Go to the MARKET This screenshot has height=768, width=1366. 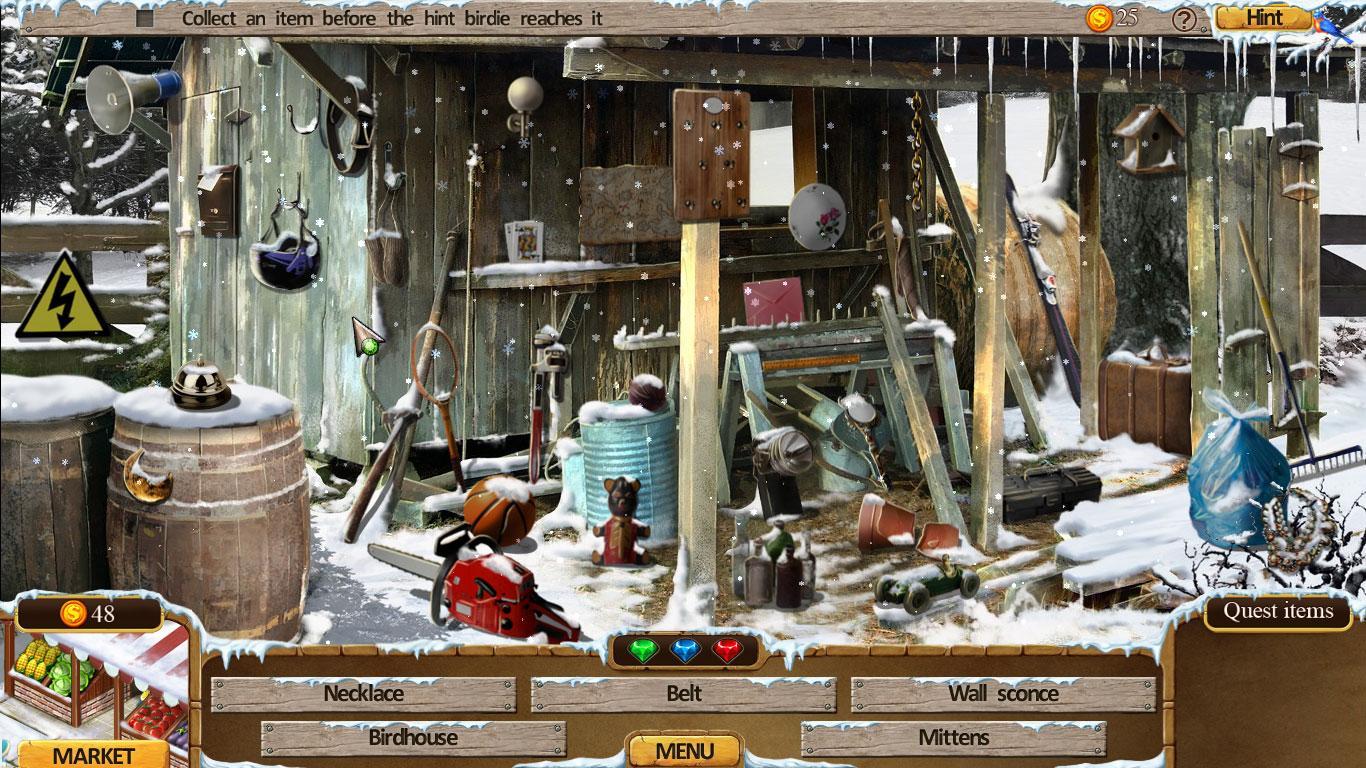point(93,754)
